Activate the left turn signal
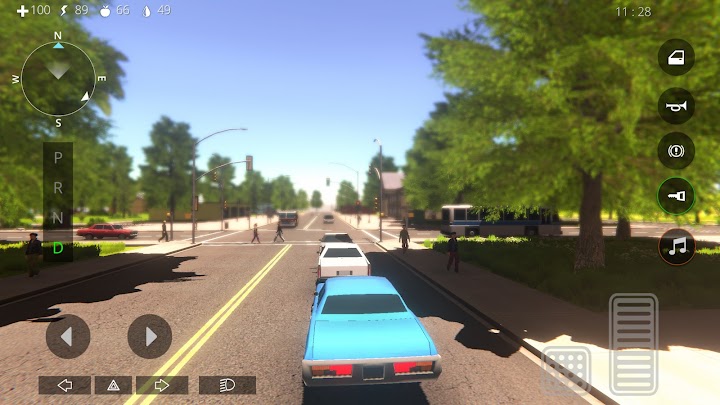720x405 pixels. [x=65, y=385]
